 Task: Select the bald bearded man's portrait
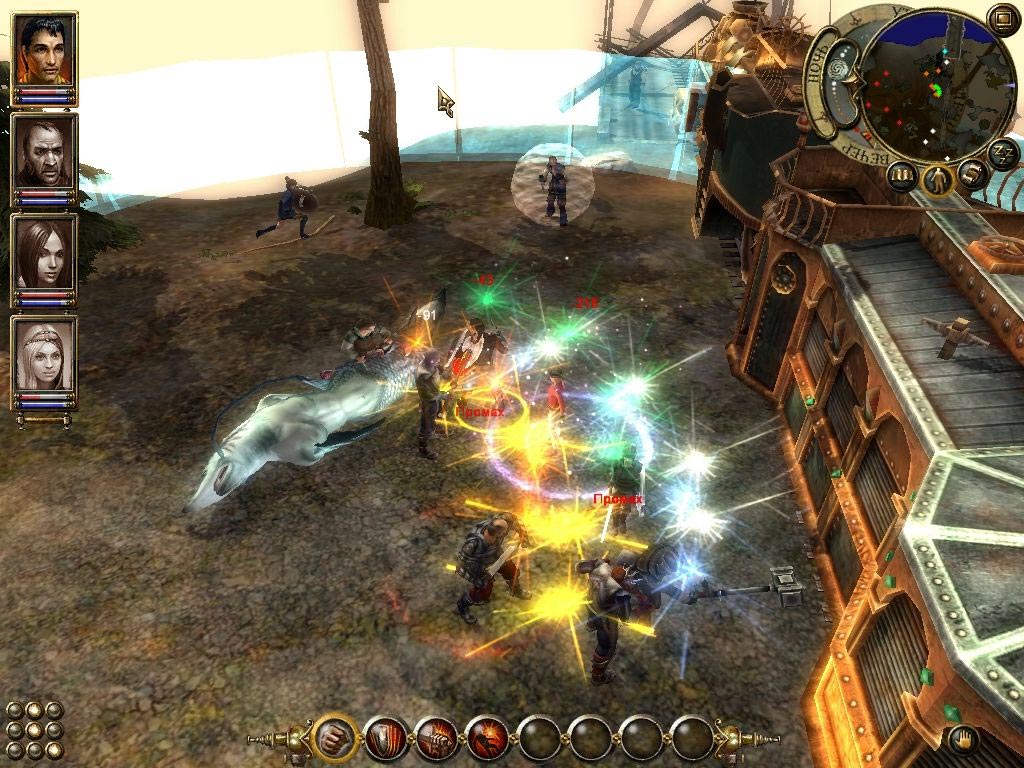(45, 152)
